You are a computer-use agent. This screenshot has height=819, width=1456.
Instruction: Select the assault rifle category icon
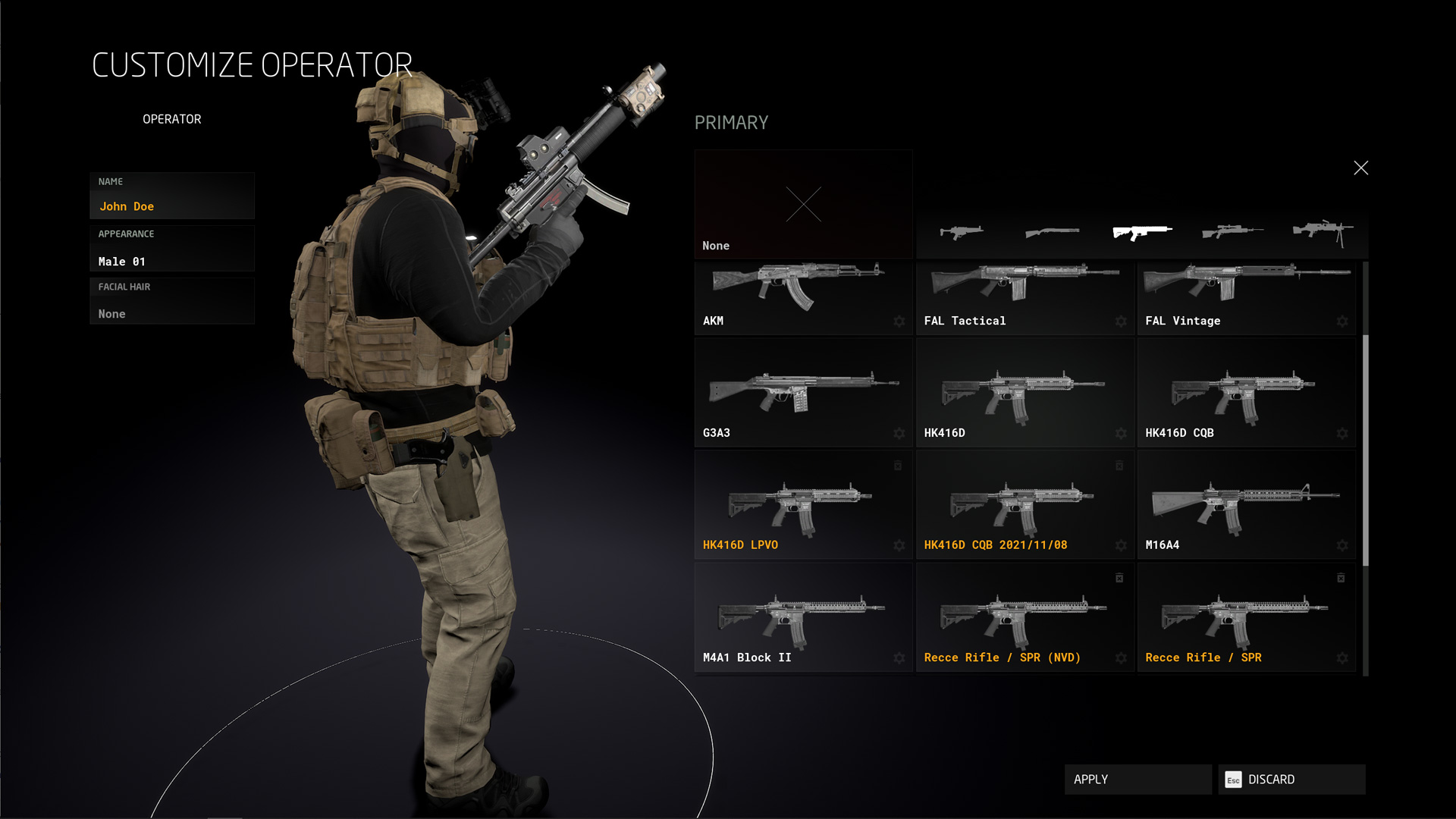[1143, 231]
